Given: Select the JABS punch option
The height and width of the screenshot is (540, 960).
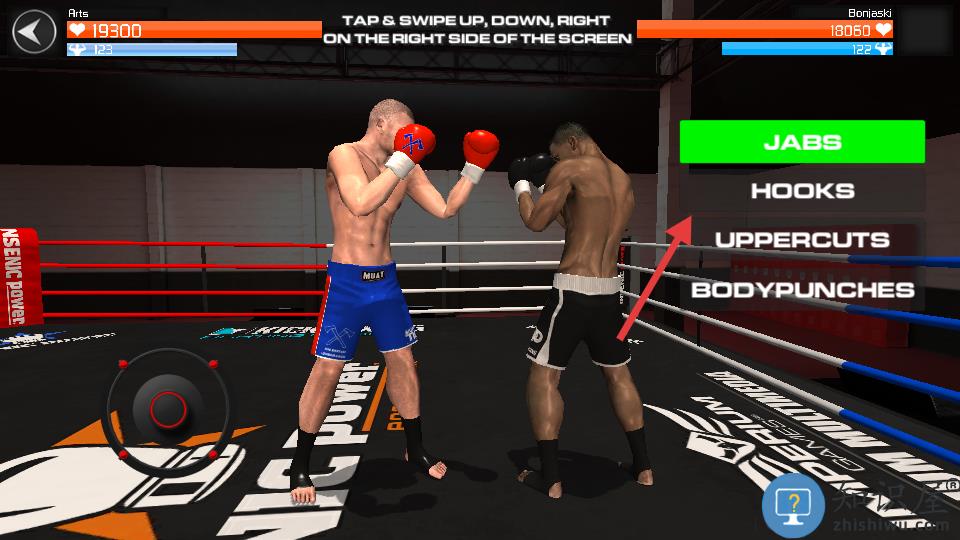Looking at the screenshot, I should pos(802,142).
